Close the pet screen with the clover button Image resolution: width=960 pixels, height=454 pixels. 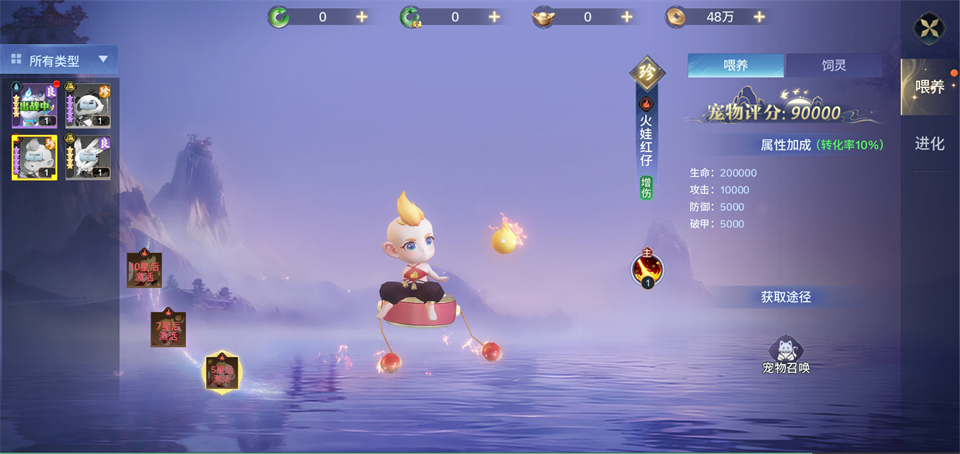(x=931, y=29)
